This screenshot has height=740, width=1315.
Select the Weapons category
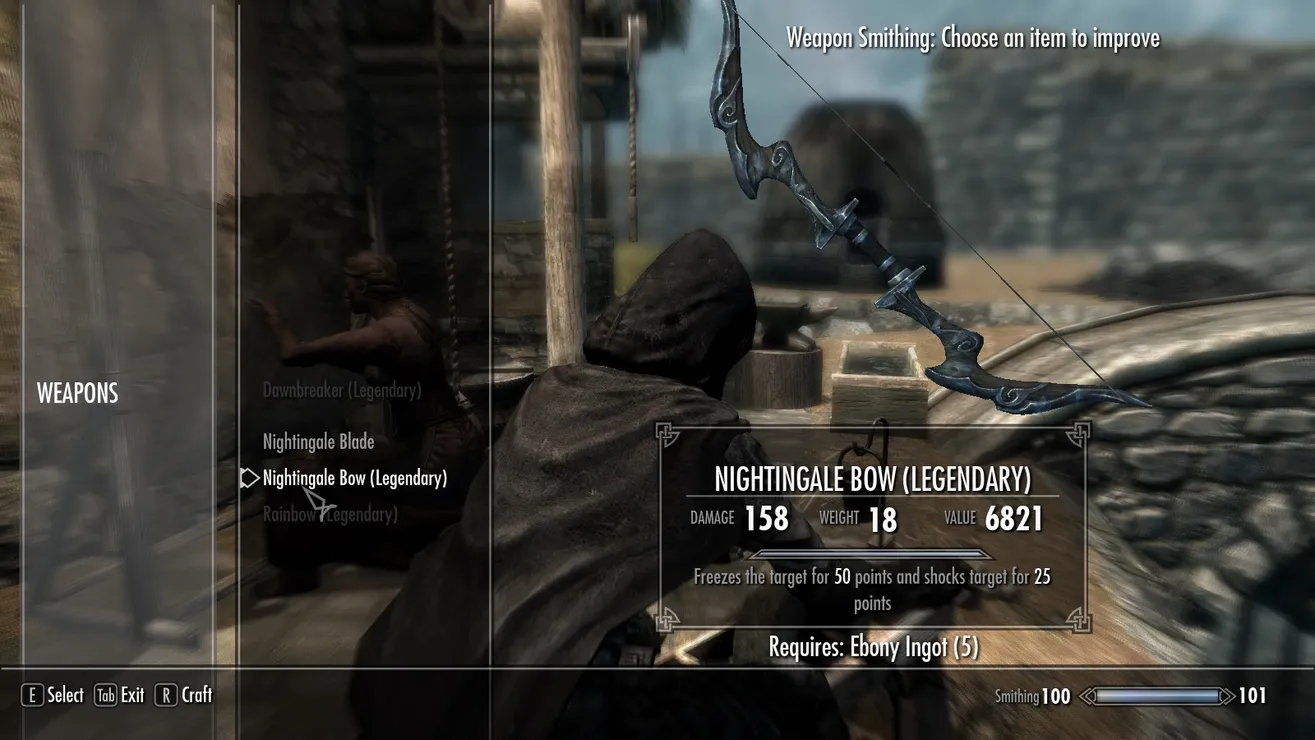click(77, 394)
